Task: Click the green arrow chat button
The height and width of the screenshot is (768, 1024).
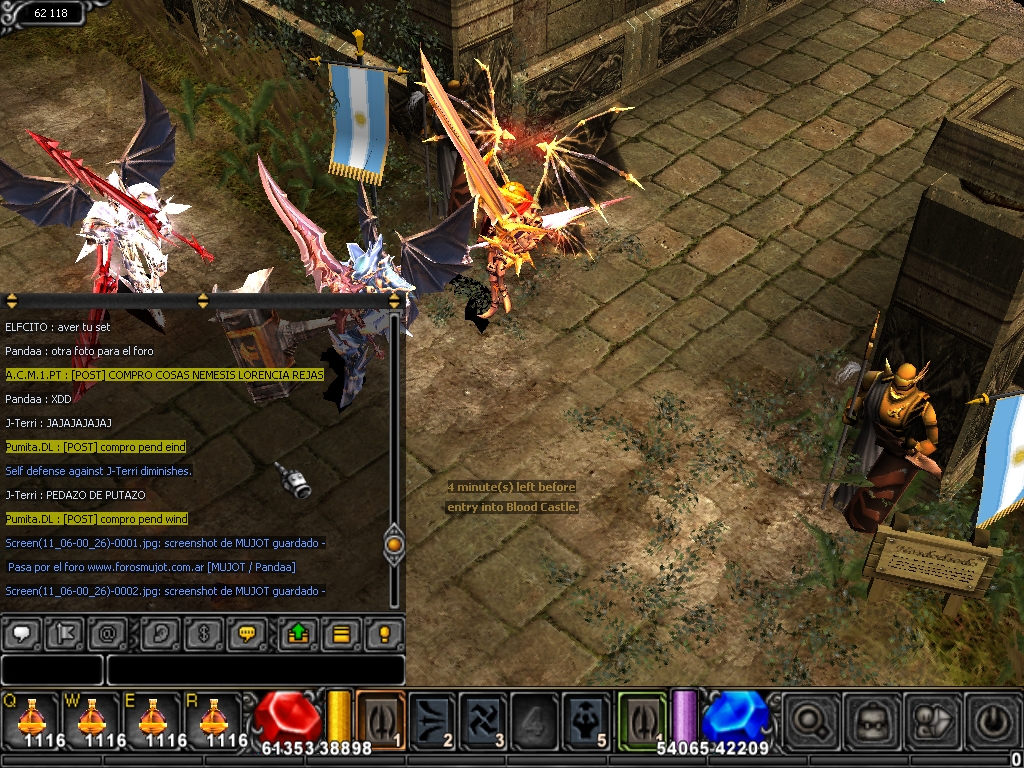Action: pos(299,634)
